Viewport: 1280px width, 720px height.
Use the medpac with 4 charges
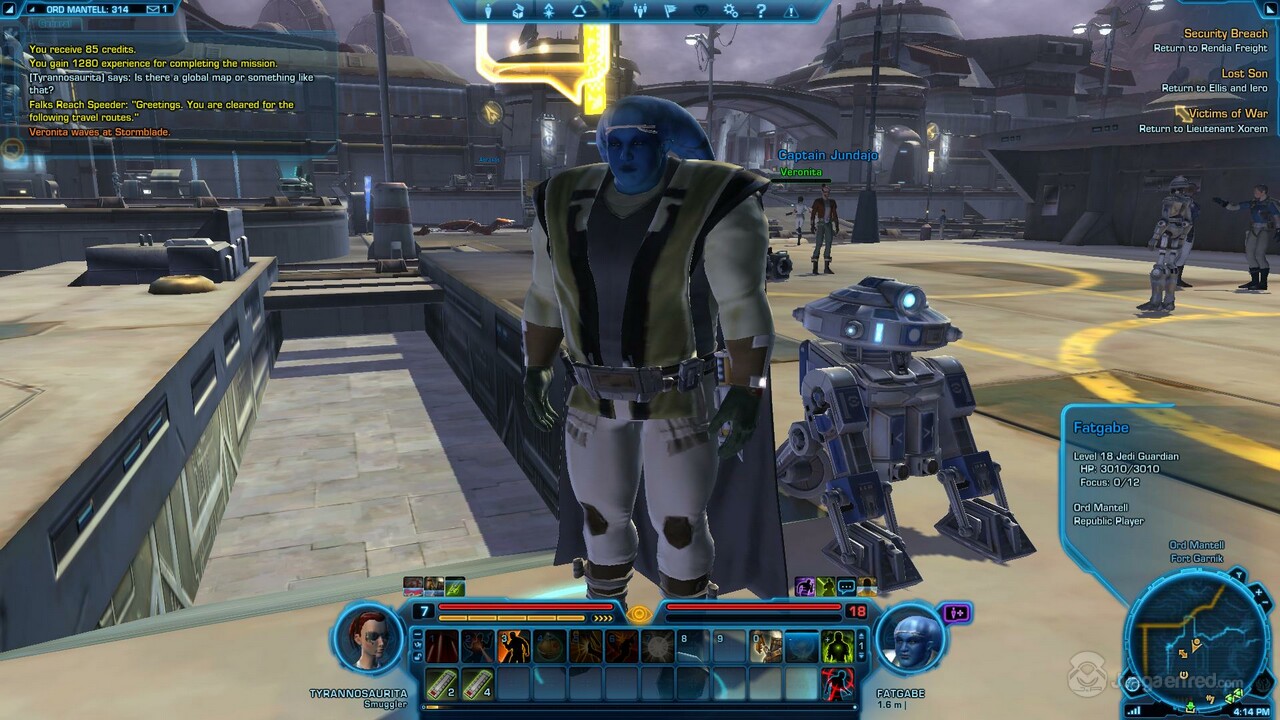point(478,684)
